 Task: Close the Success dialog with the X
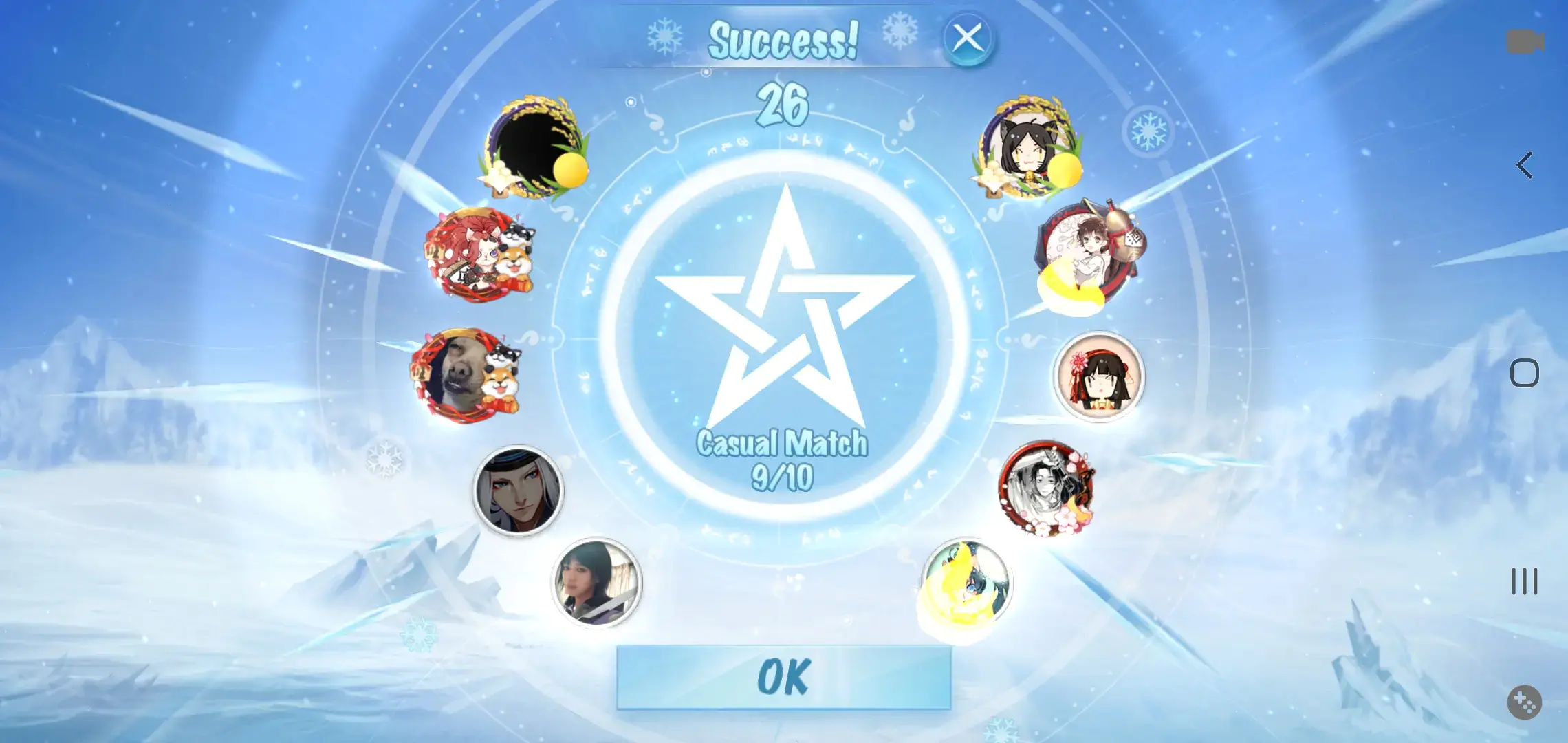[x=968, y=39]
